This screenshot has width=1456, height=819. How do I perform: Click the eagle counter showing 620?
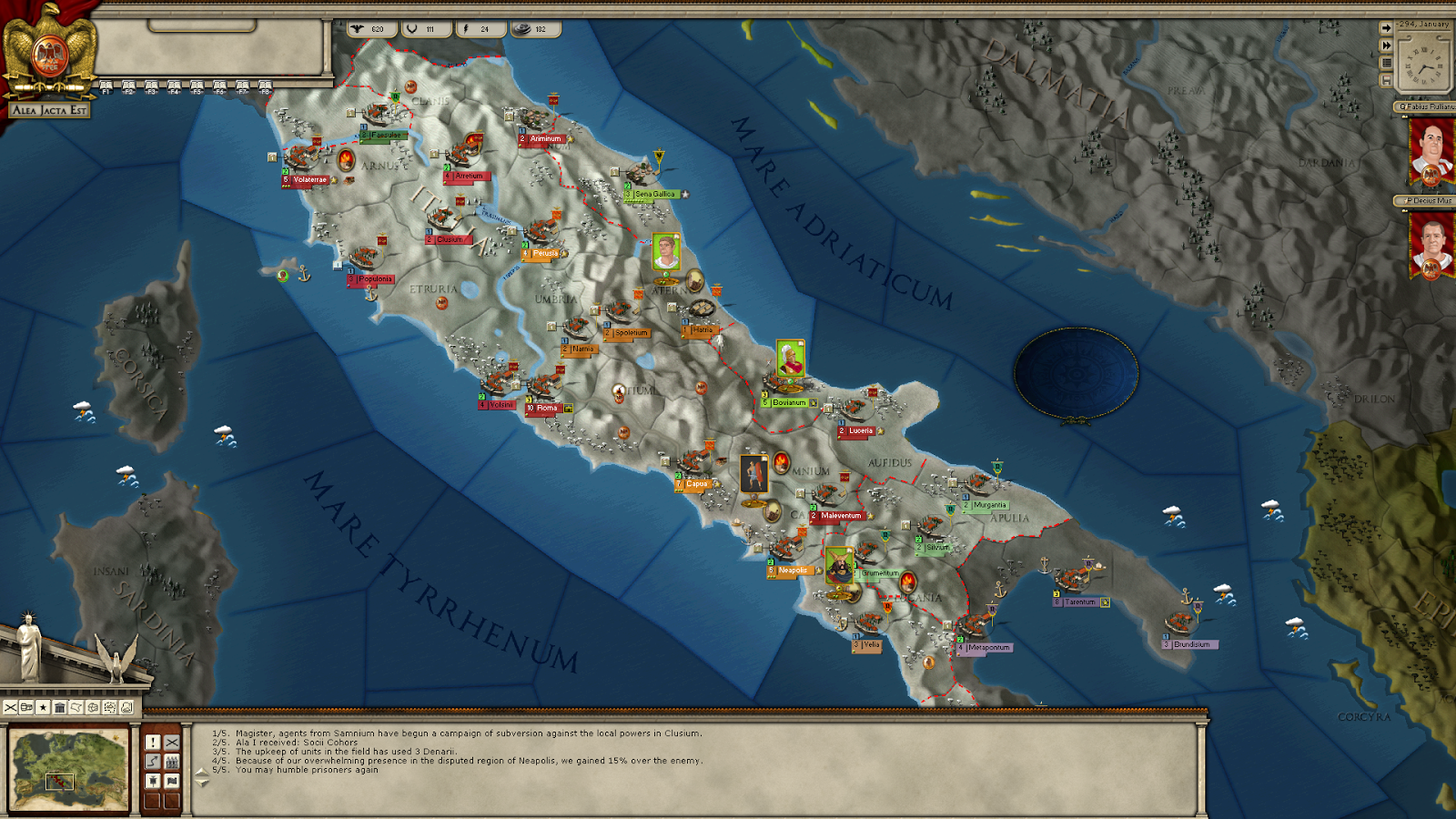(374, 28)
